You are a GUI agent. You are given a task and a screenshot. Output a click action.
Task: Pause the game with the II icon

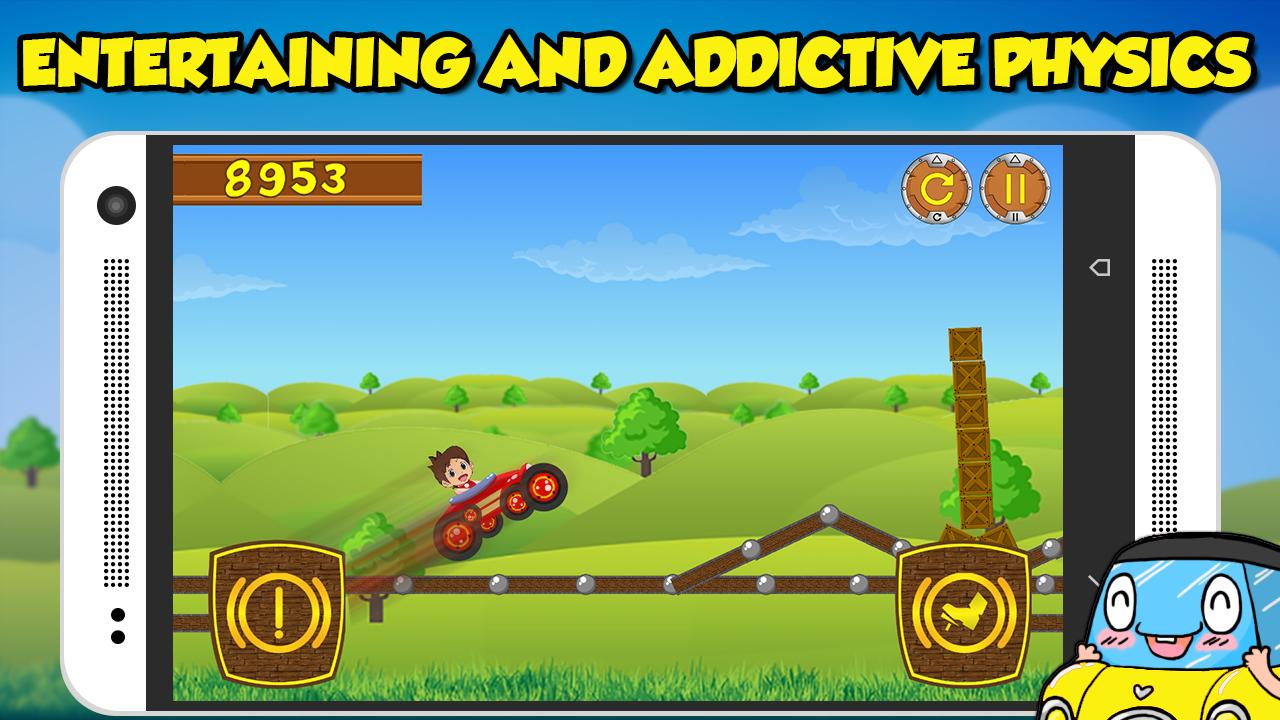[1018, 186]
